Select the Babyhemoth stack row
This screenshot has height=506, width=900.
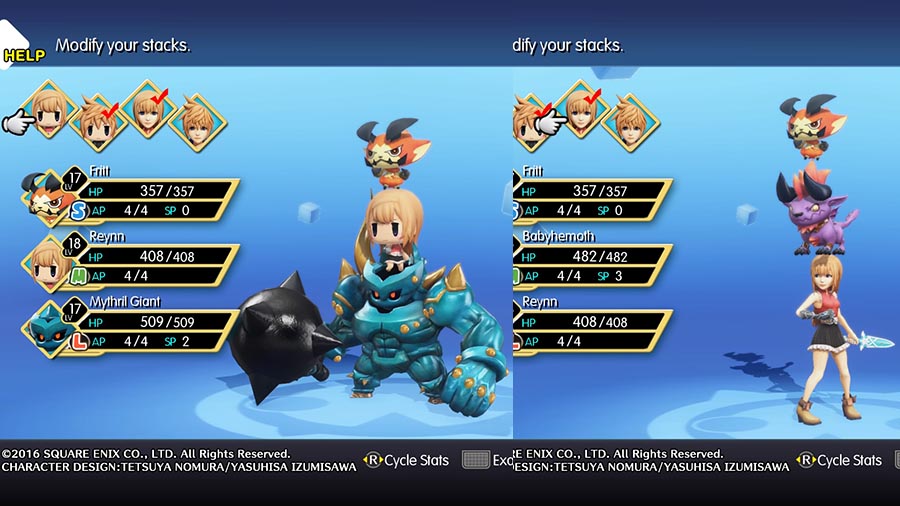(x=592, y=257)
